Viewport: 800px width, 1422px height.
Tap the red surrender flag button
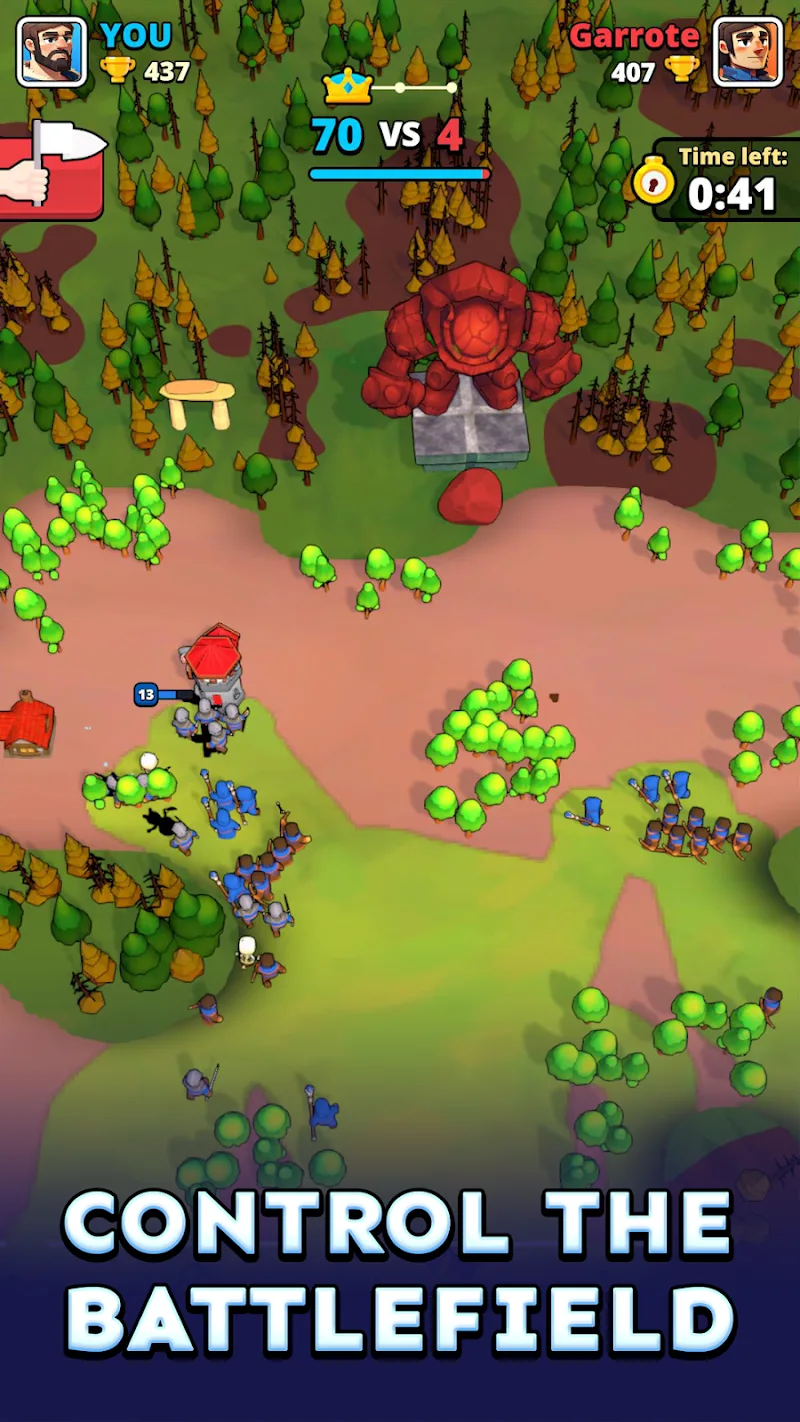click(52, 172)
